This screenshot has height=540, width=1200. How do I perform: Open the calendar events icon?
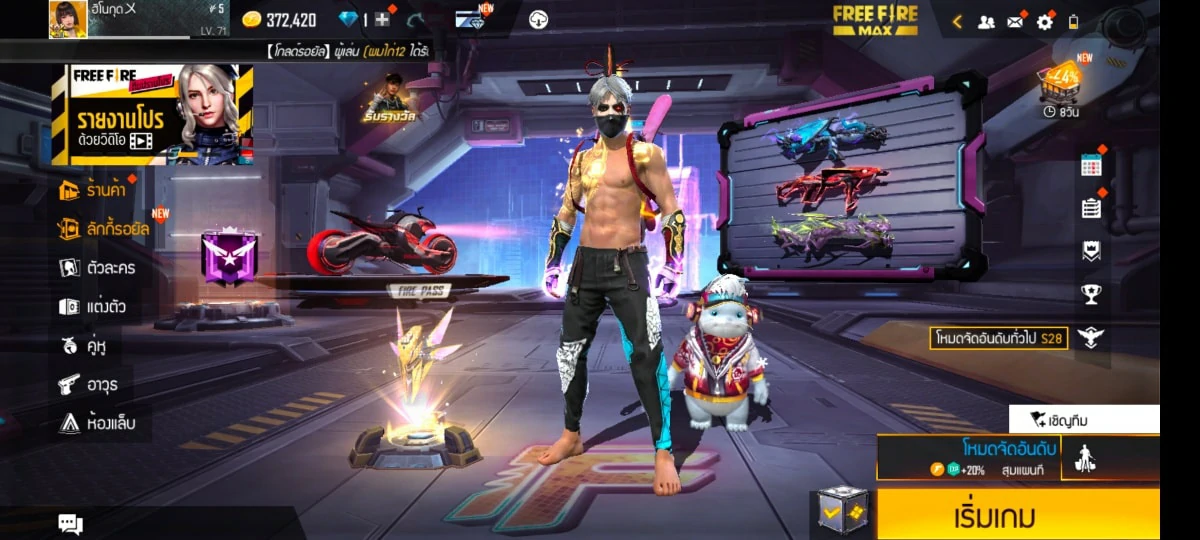[x=1091, y=166]
